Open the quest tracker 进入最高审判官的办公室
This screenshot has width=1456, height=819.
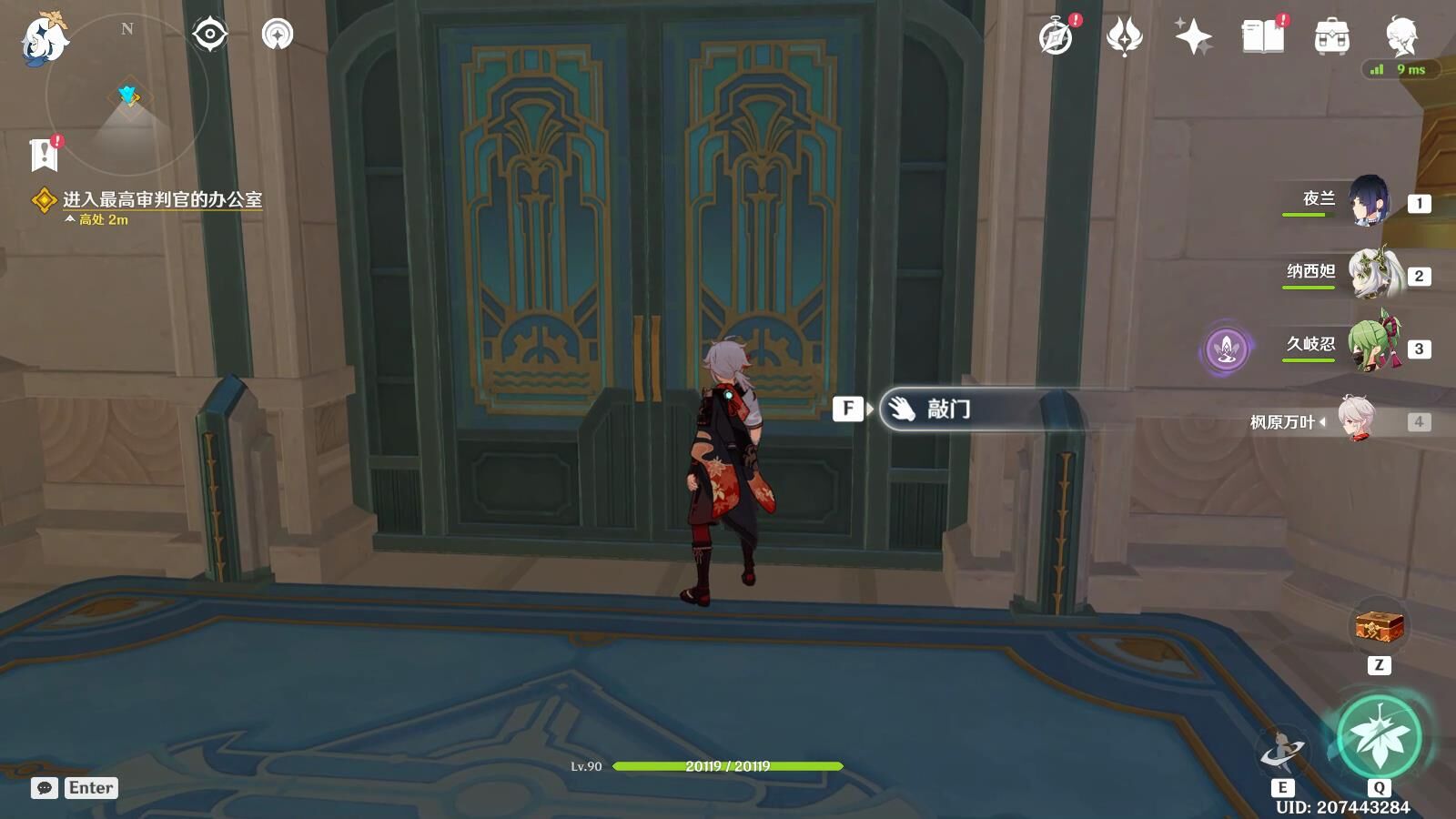tap(161, 199)
